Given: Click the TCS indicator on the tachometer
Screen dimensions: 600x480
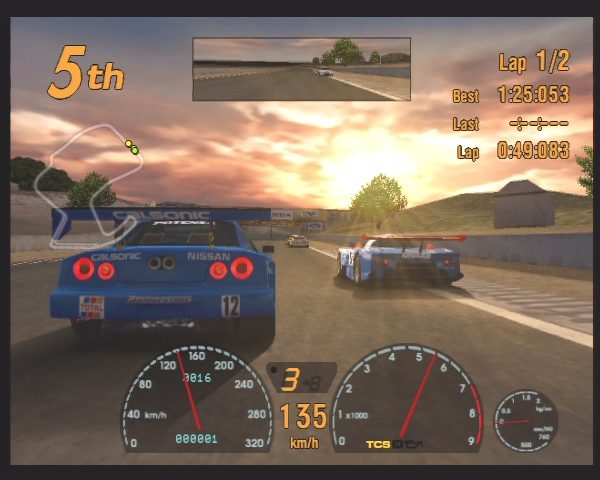Looking at the screenshot, I should click(x=377, y=441).
